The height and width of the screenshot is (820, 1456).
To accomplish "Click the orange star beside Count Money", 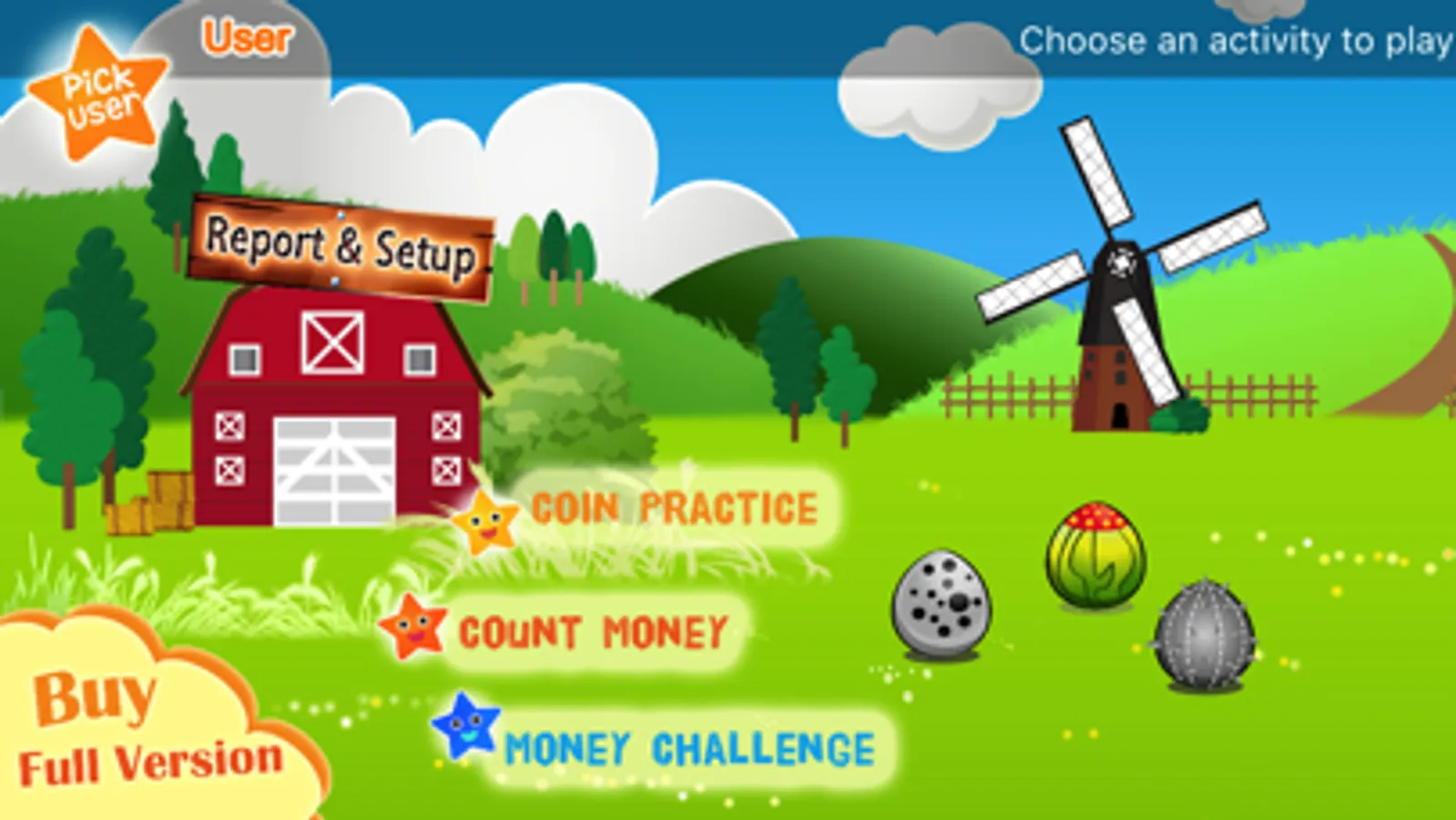I will [412, 627].
